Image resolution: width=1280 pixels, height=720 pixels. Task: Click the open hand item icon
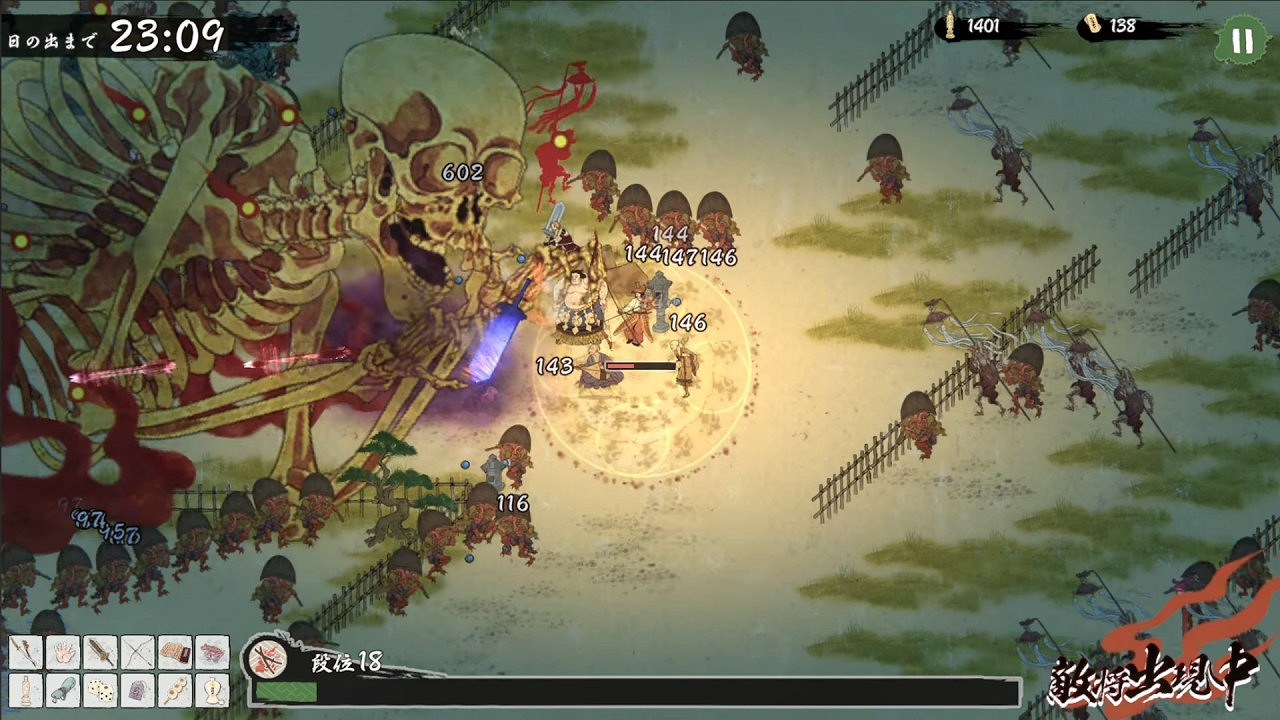click(x=62, y=652)
